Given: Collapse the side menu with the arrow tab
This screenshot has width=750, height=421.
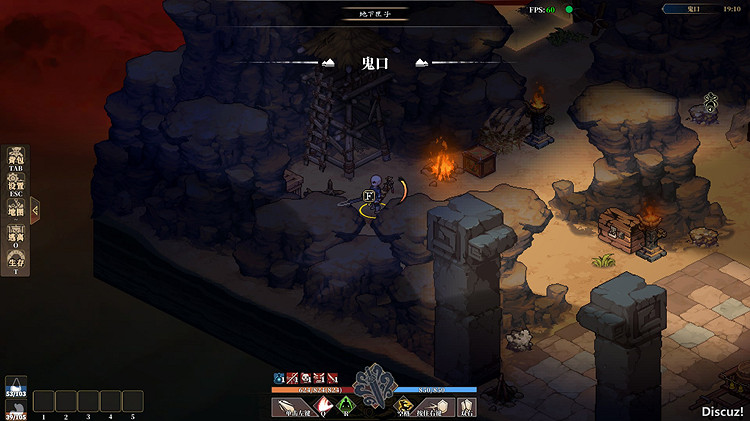Looking at the screenshot, I should [35, 210].
